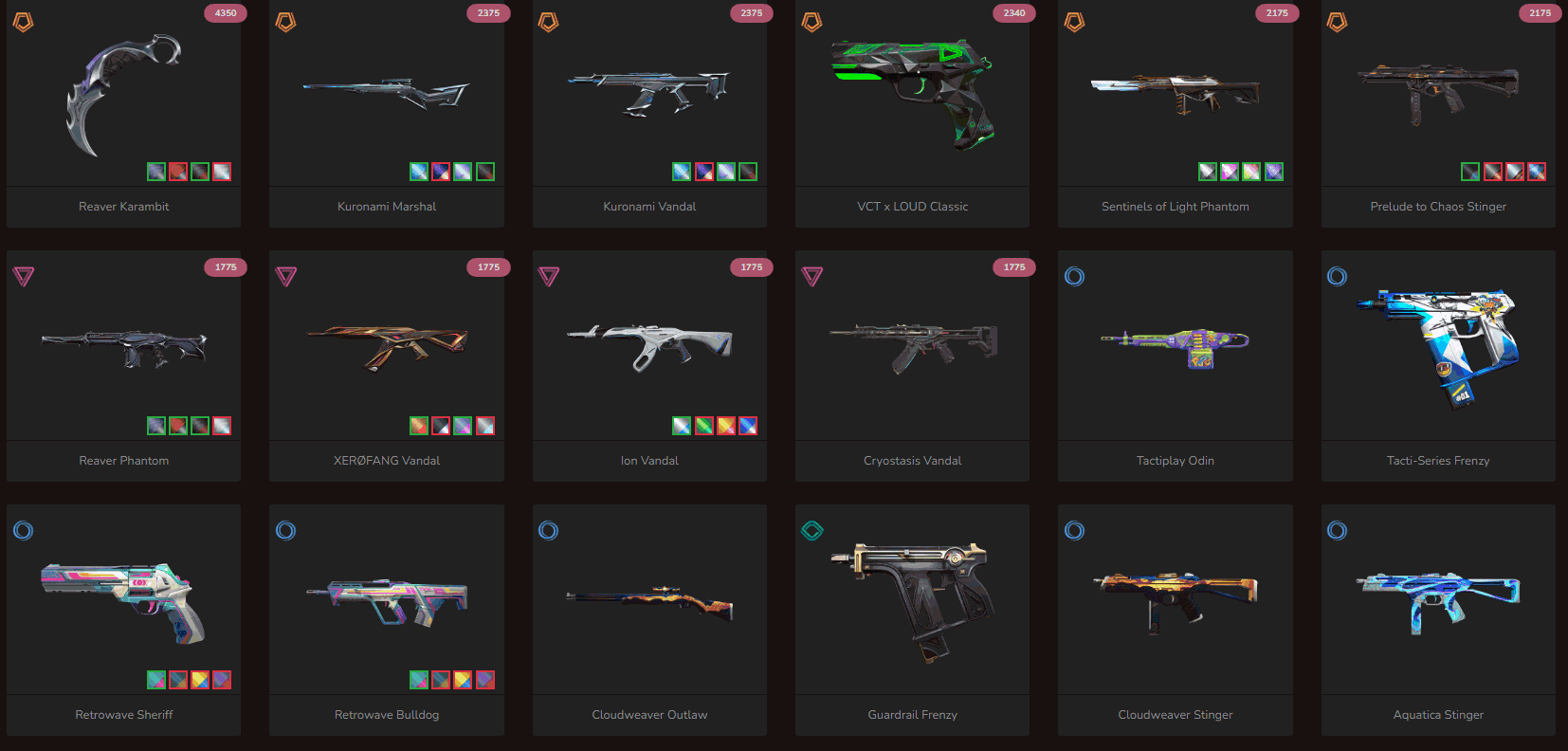Click the tier icon on Kuronami Vandal card
Image resolution: width=1568 pixels, height=751 pixels.
pos(549,22)
